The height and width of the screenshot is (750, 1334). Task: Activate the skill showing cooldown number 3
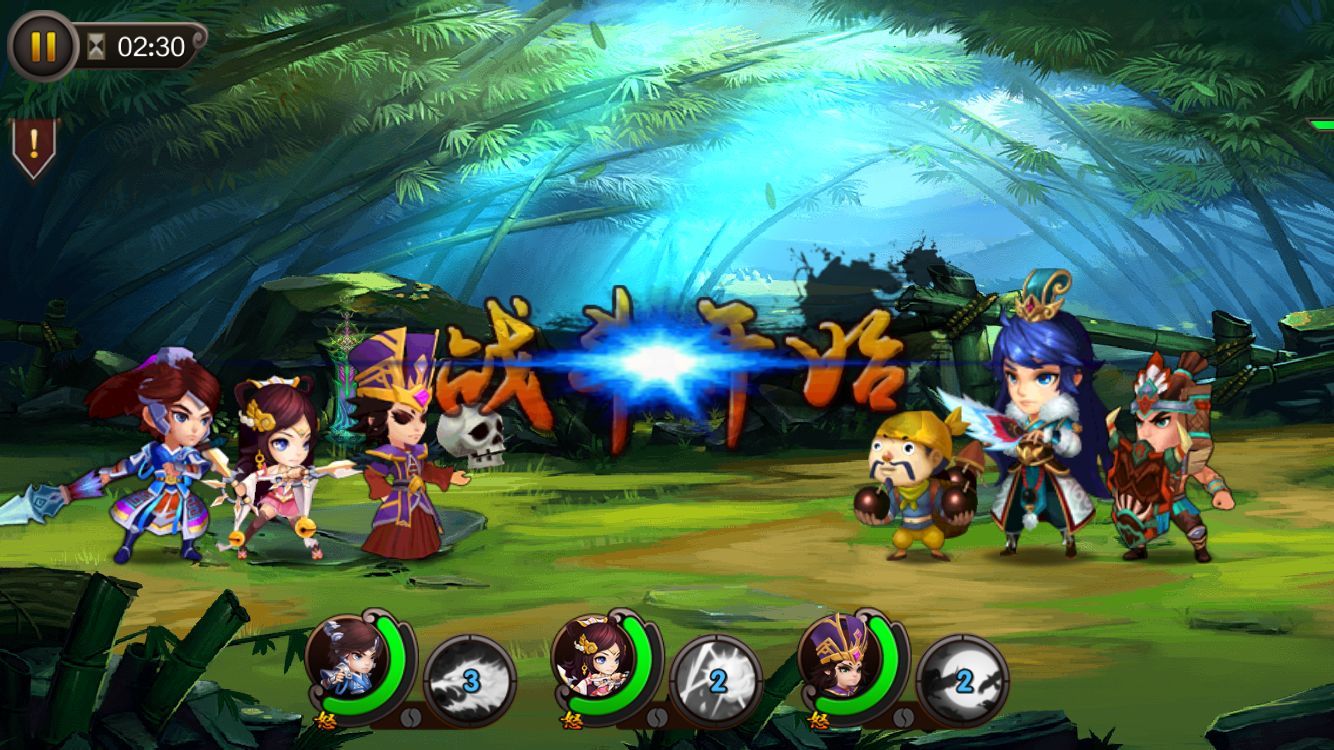click(x=470, y=681)
